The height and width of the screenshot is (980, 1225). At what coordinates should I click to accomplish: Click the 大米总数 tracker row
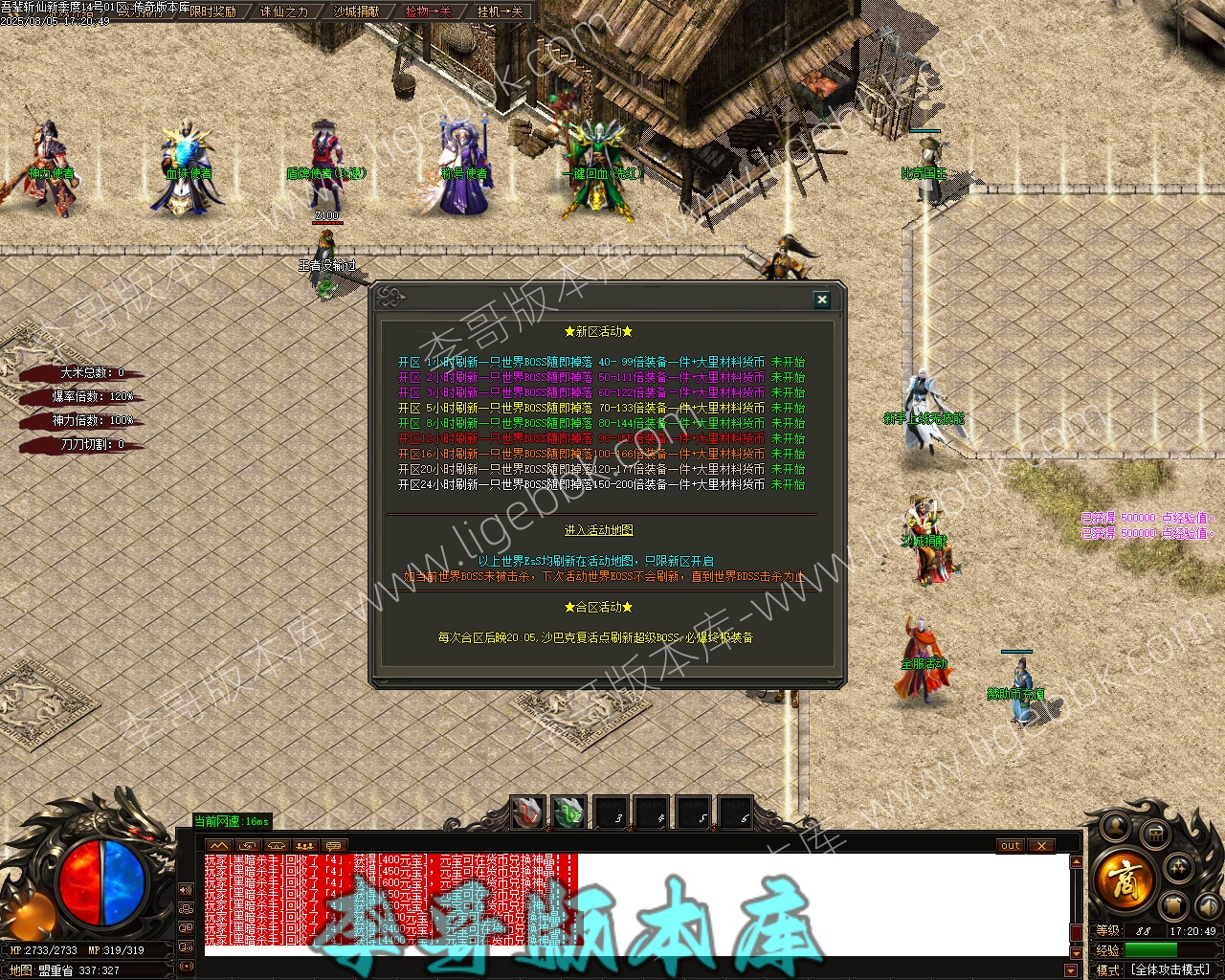click(x=86, y=373)
